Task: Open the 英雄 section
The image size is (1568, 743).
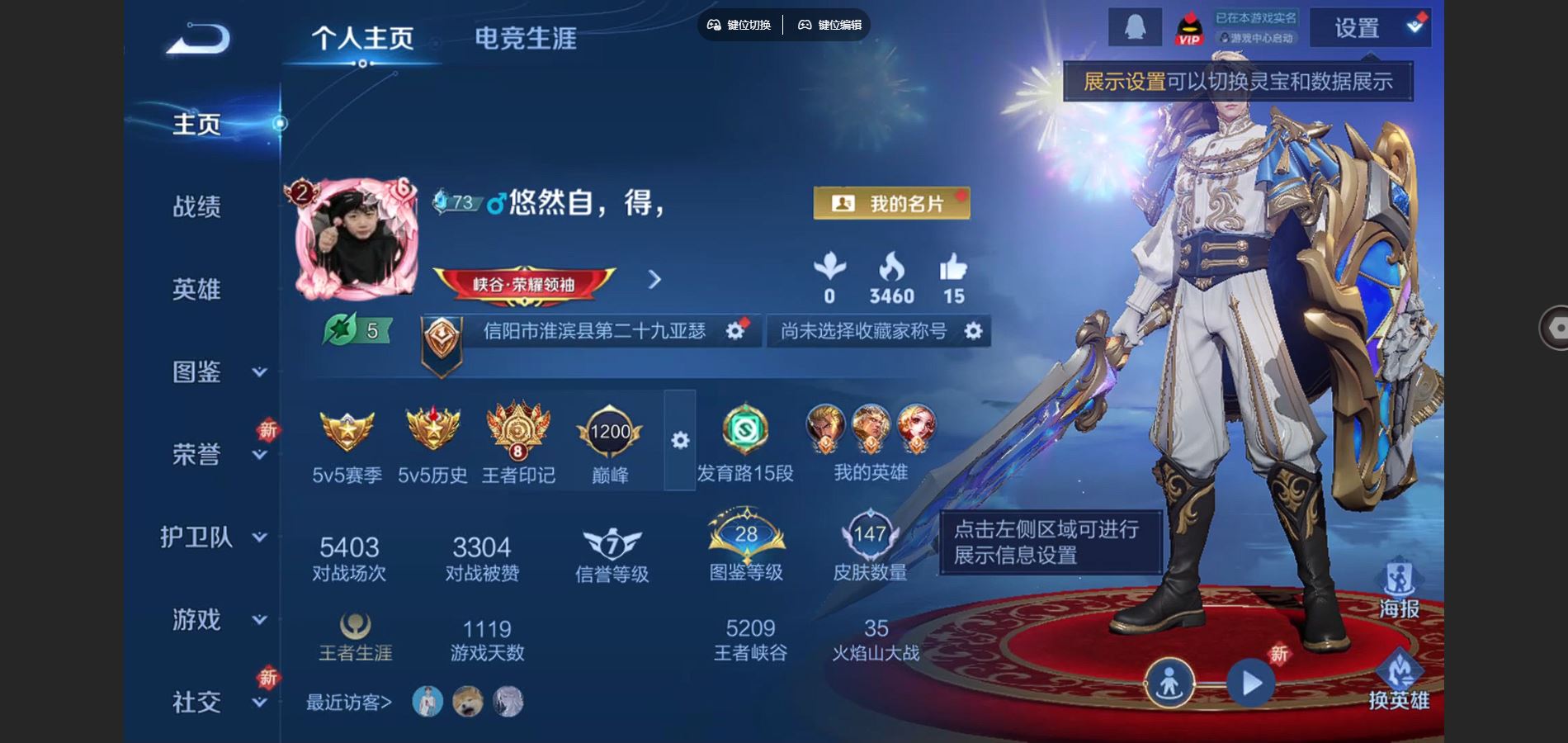Action: tap(196, 289)
